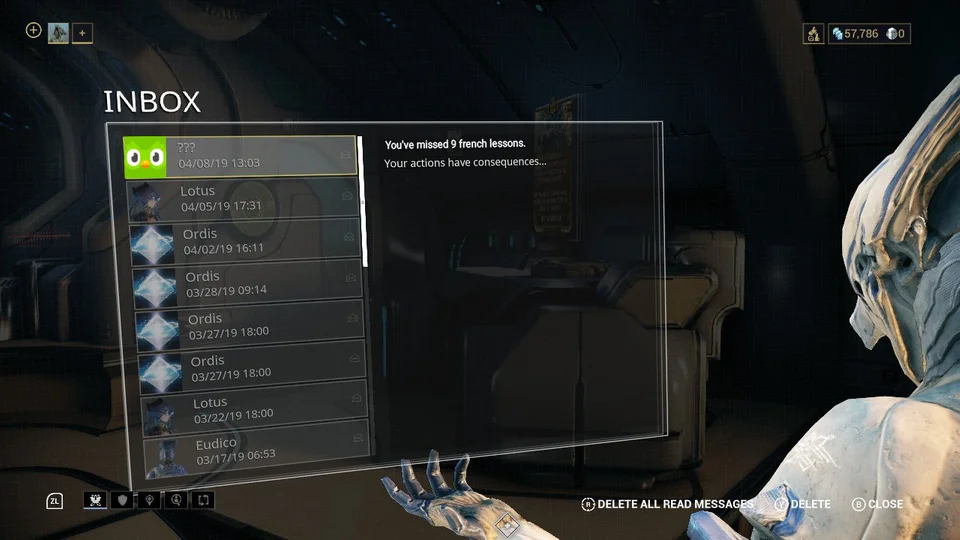This screenshot has height=540, width=960.
Task: Choose the diamond crosshair shortcut icon
Action: (x=150, y=500)
